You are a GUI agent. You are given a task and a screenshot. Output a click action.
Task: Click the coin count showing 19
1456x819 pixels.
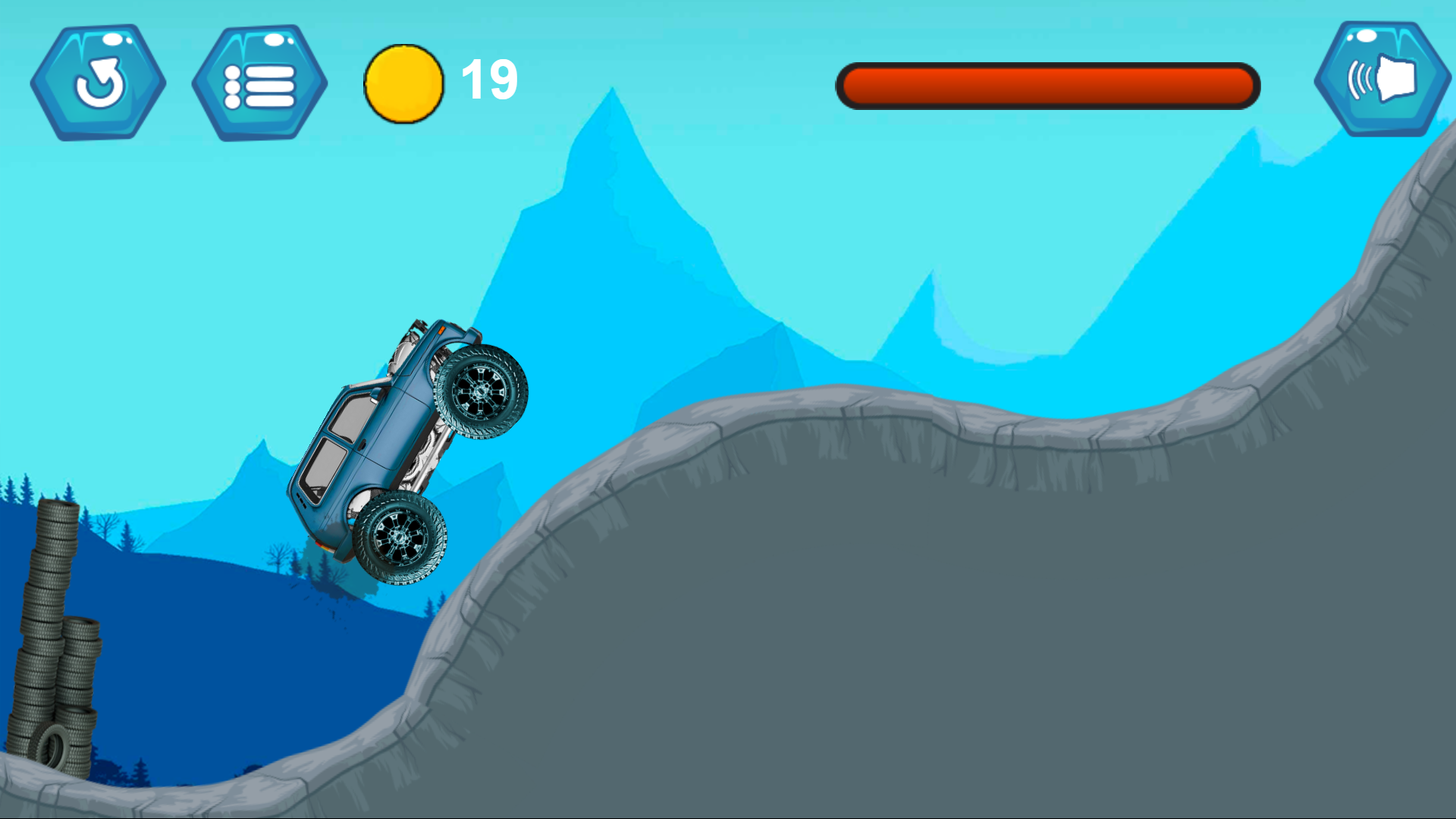pos(488,82)
